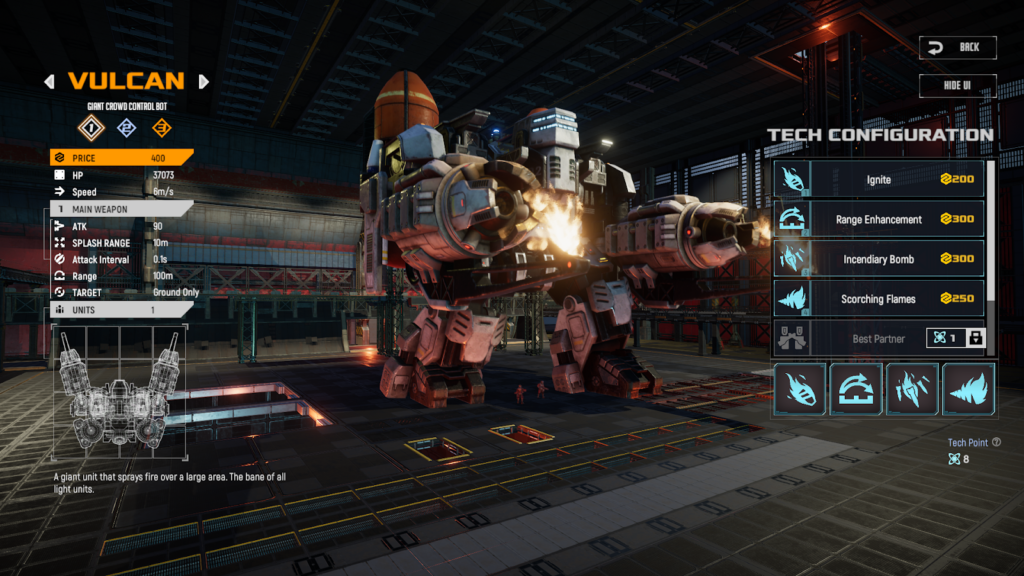
Task: Click the equipped Ignite slot below the list
Action: tap(800, 389)
